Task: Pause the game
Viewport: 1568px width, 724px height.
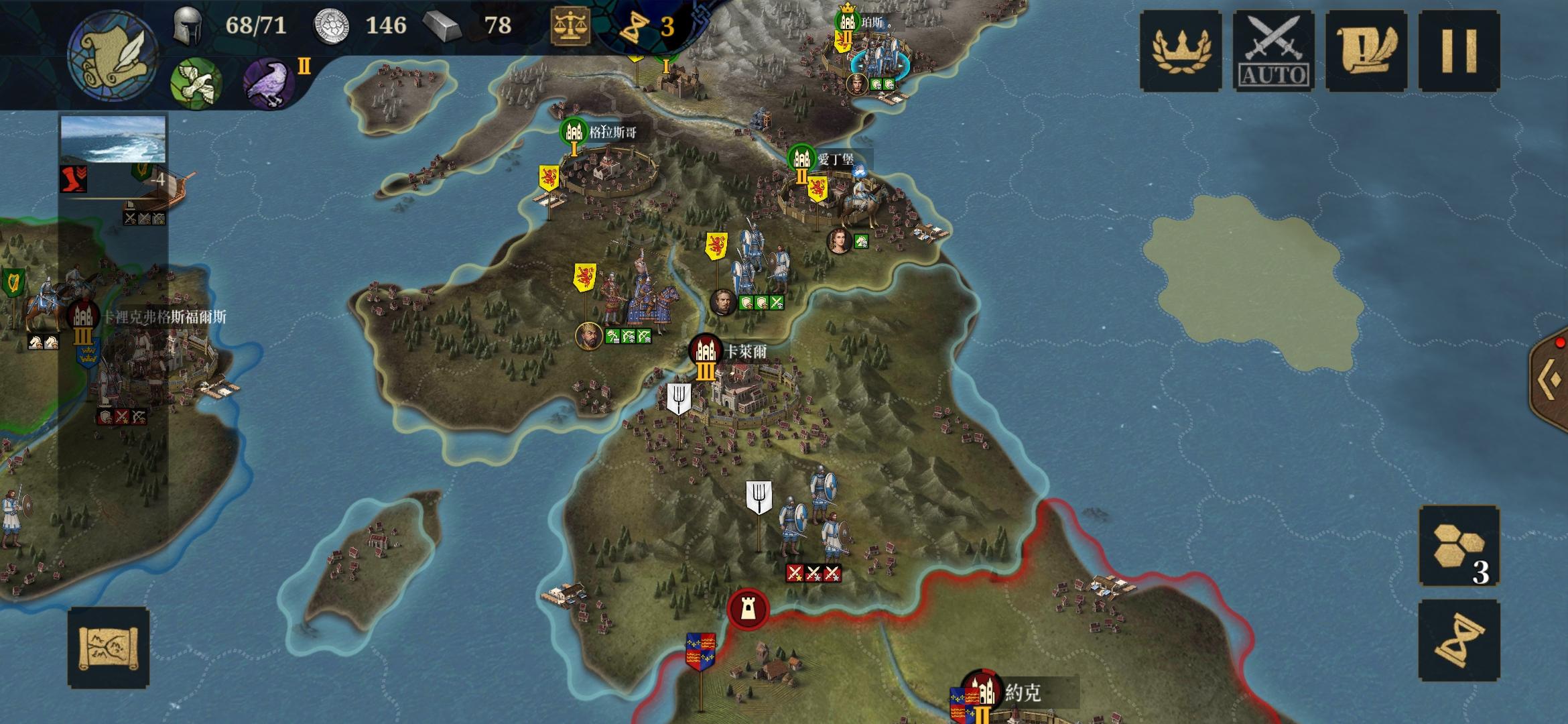Action: 1459,51
